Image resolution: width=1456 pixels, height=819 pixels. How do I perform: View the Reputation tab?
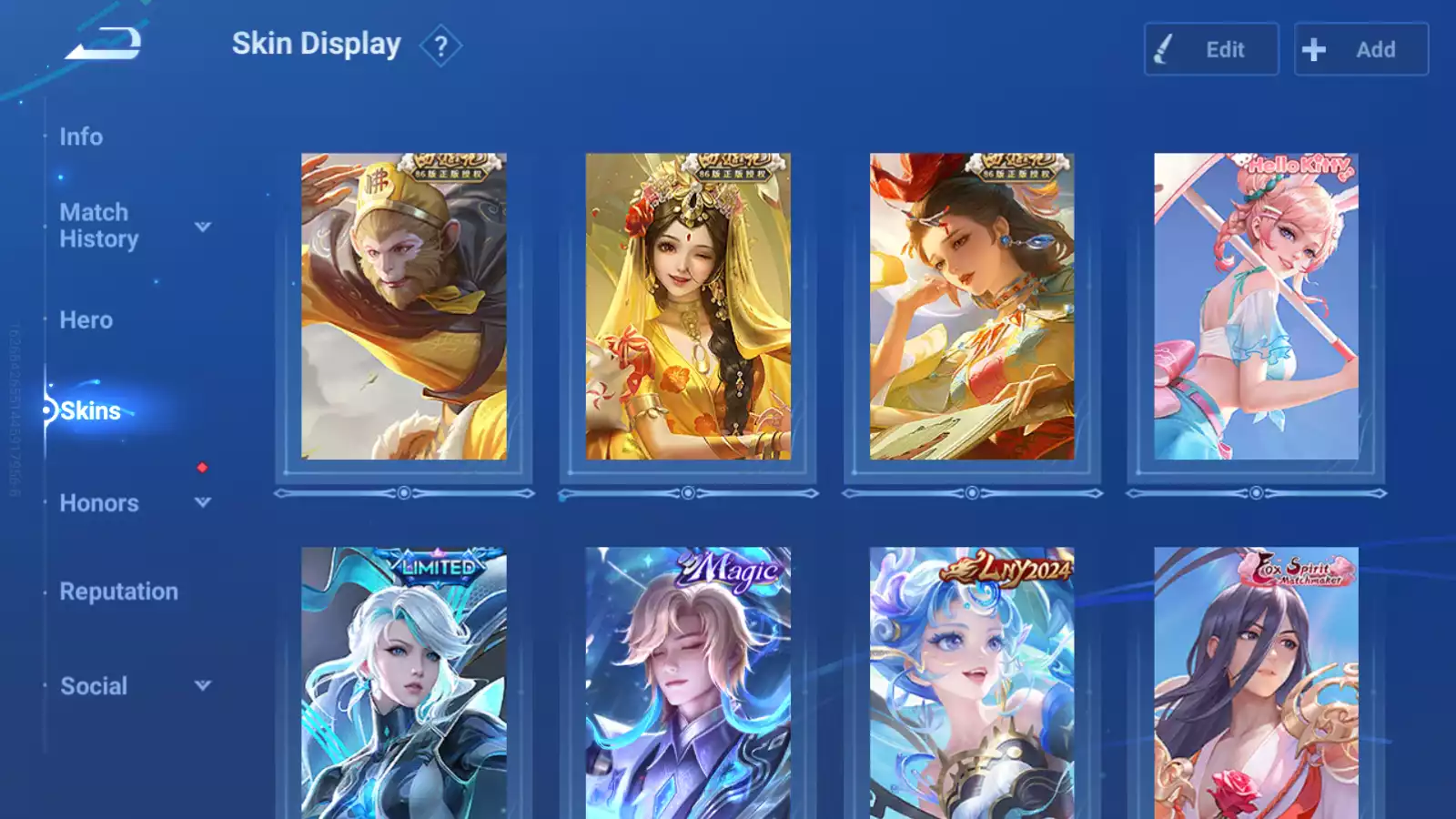coord(119,591)
